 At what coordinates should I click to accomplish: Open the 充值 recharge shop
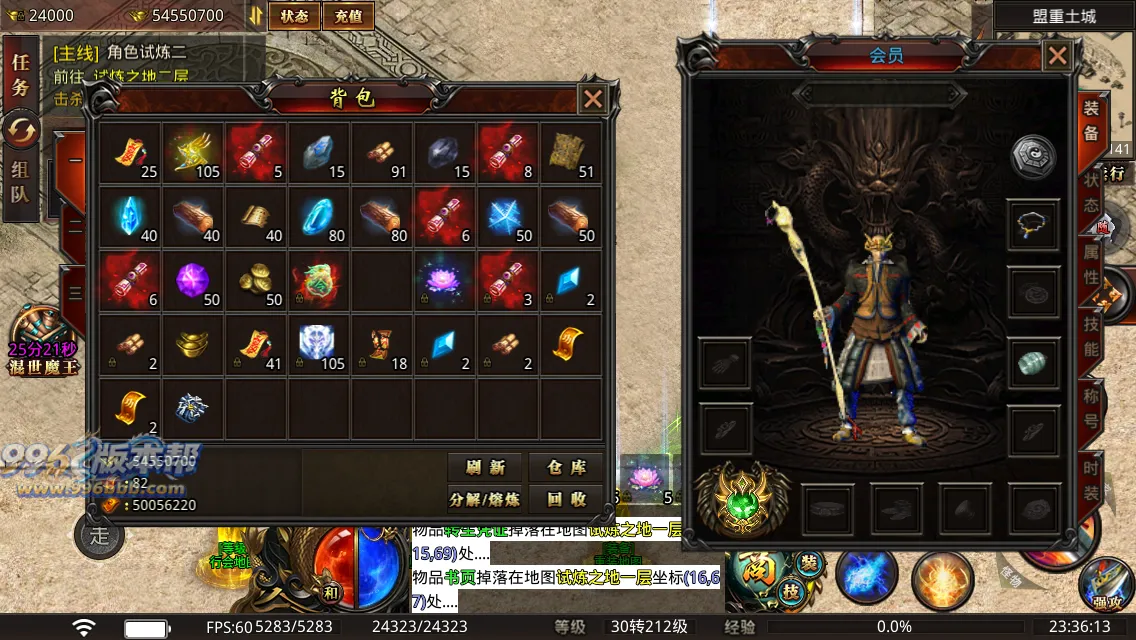click(x=349, y=16)
